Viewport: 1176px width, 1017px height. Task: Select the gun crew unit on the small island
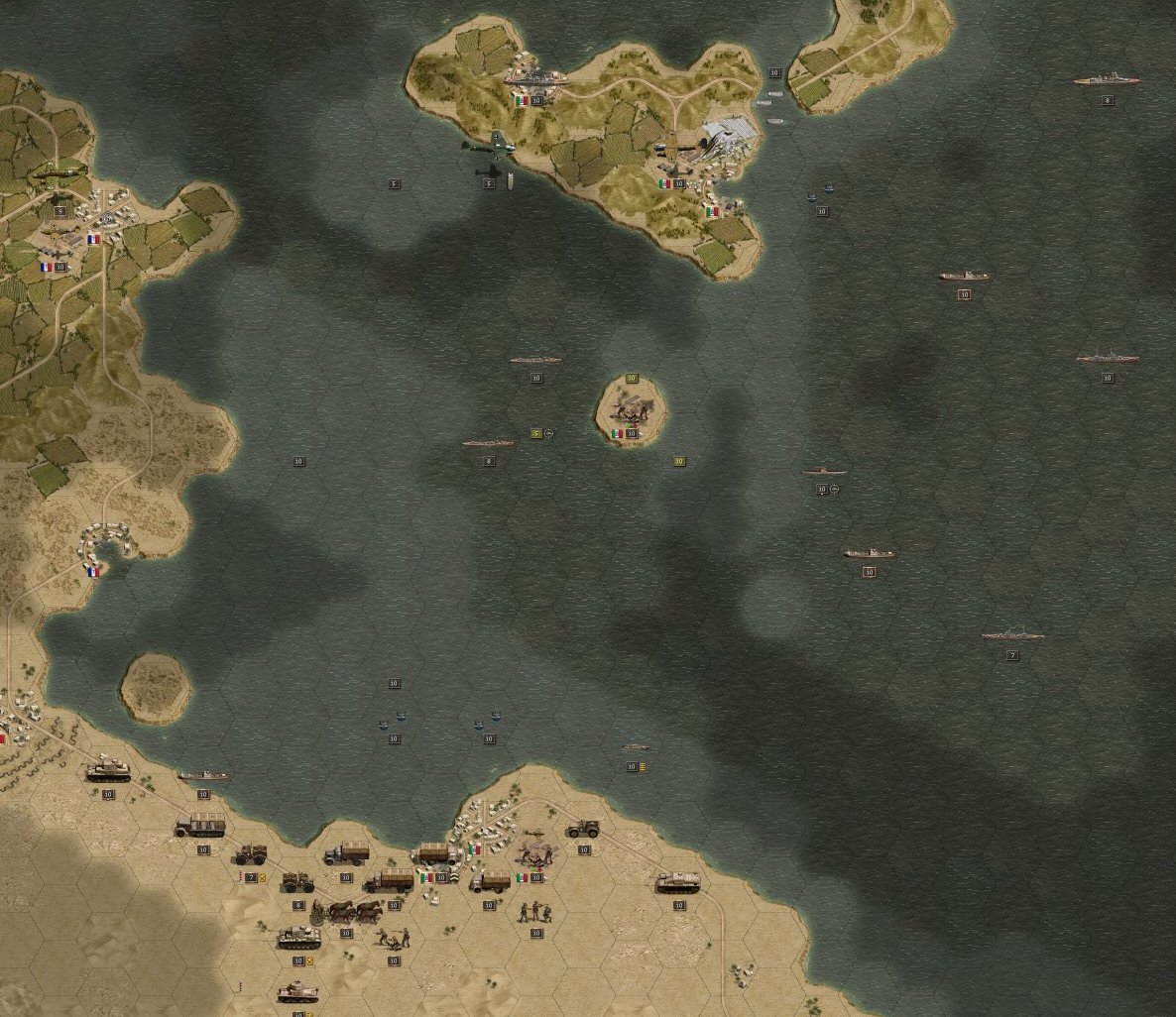coord(631,408)
